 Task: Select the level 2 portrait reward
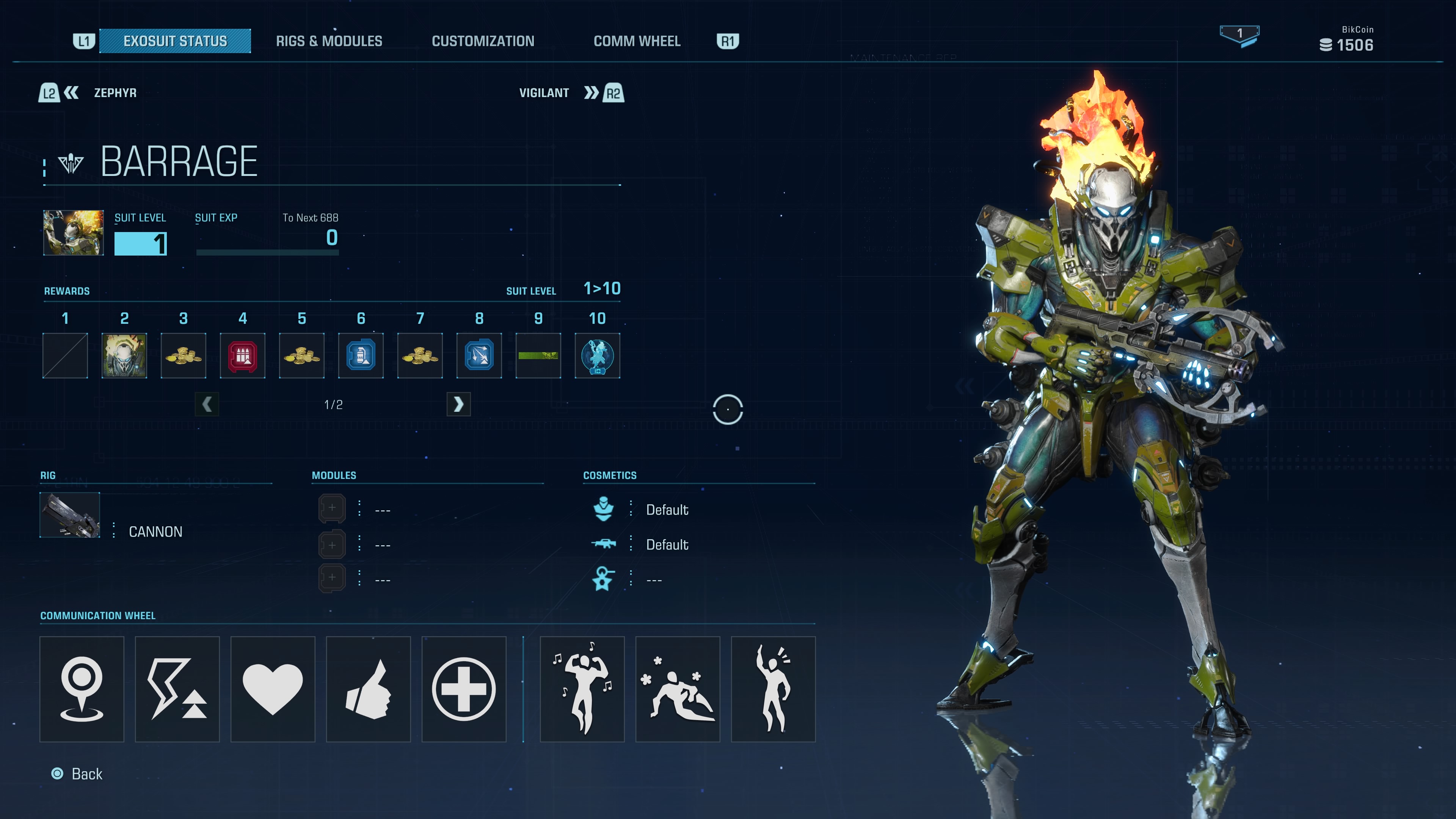(x=124, y=356)
